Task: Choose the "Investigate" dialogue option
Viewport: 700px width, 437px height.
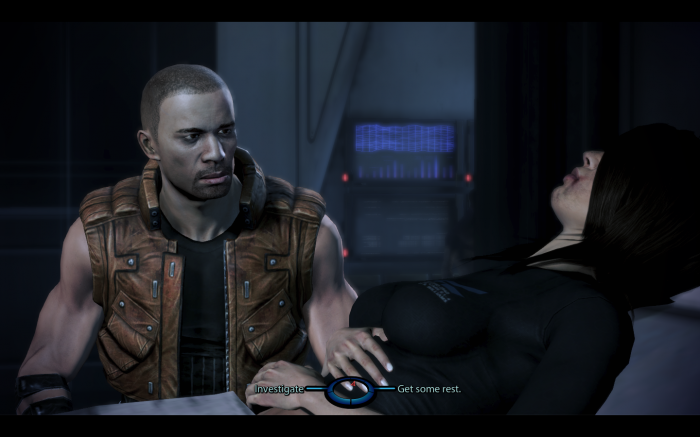Action: point(279,388)
